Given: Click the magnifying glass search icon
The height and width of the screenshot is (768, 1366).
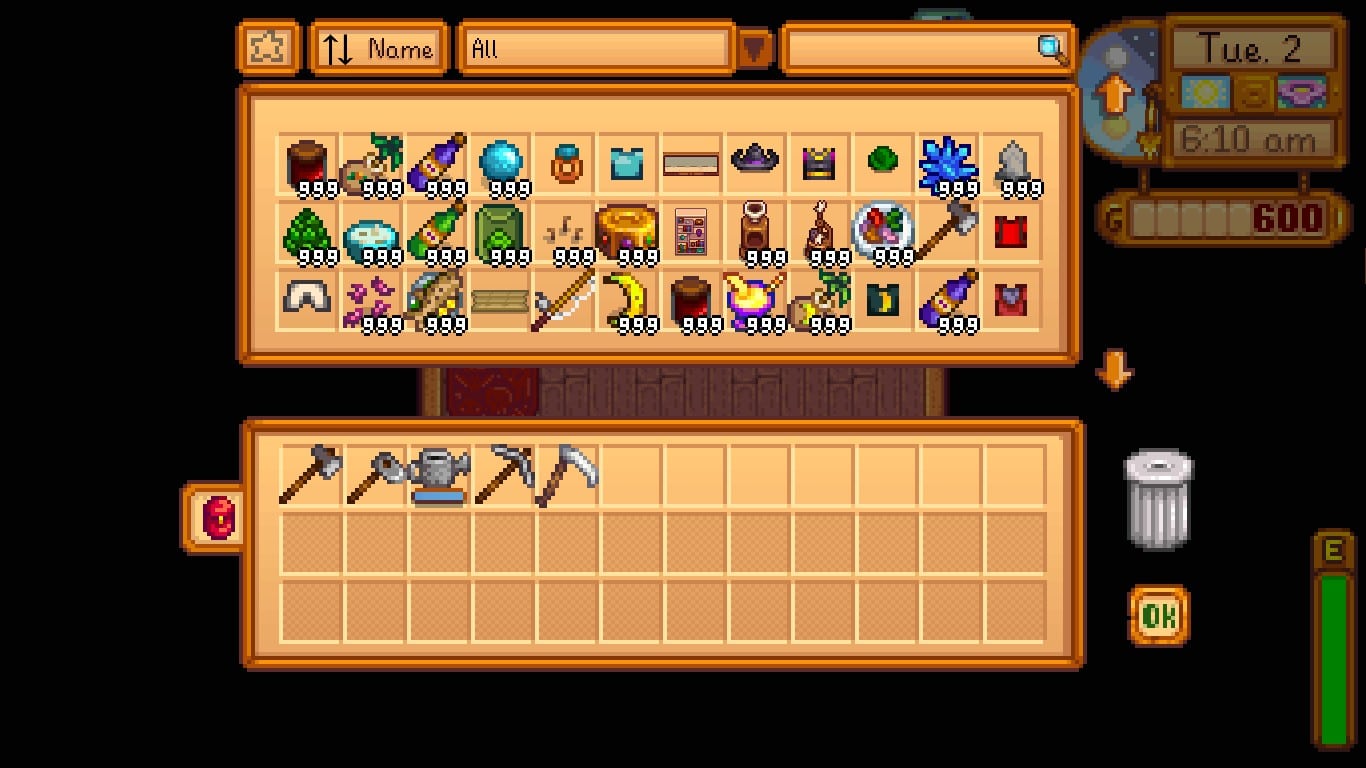Looking at the screenshot, I should coord(1047,46).
